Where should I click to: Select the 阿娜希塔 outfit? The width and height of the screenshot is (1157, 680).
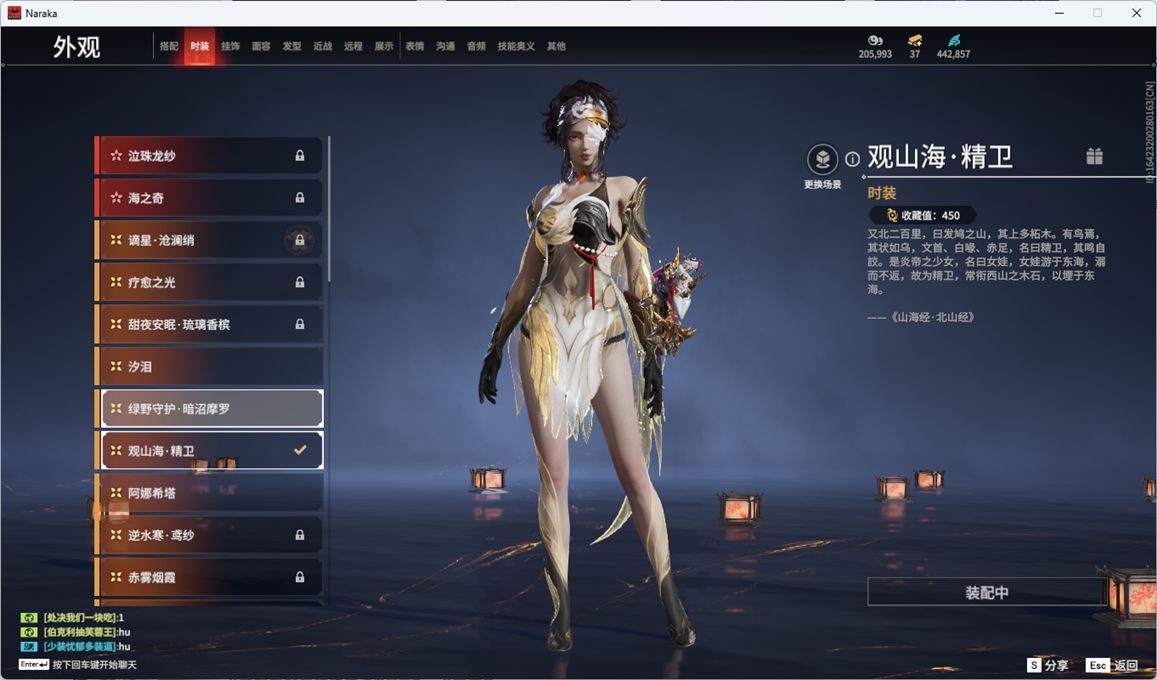coord(210,493)
